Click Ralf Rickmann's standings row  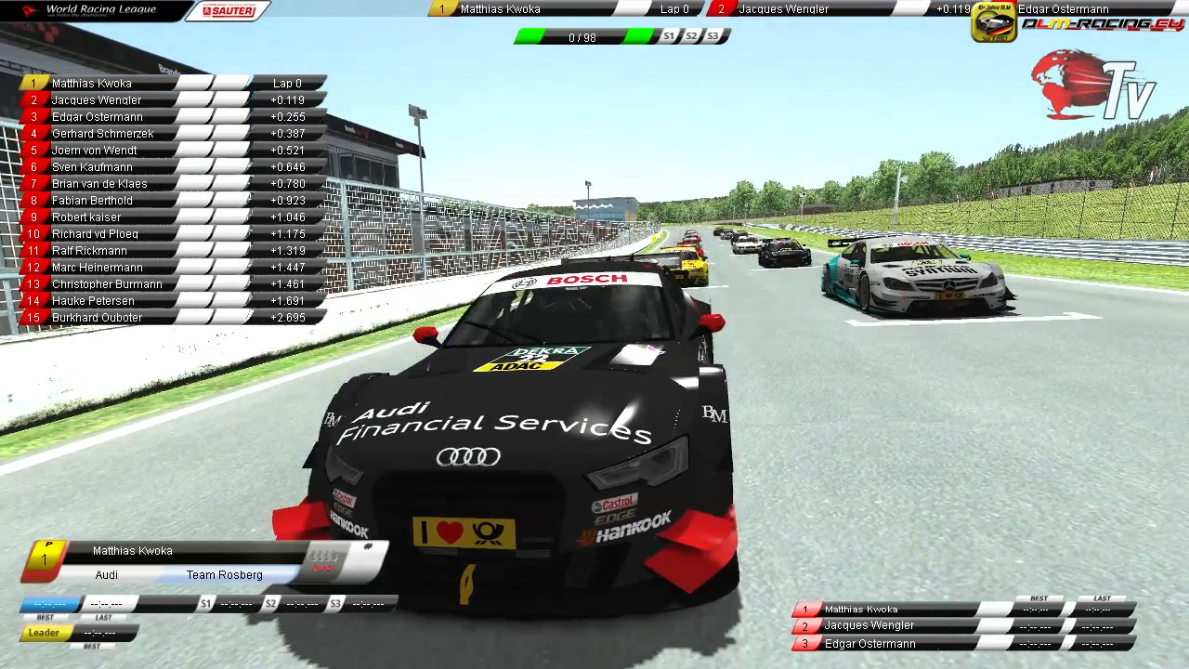click(x=89, y=251)
